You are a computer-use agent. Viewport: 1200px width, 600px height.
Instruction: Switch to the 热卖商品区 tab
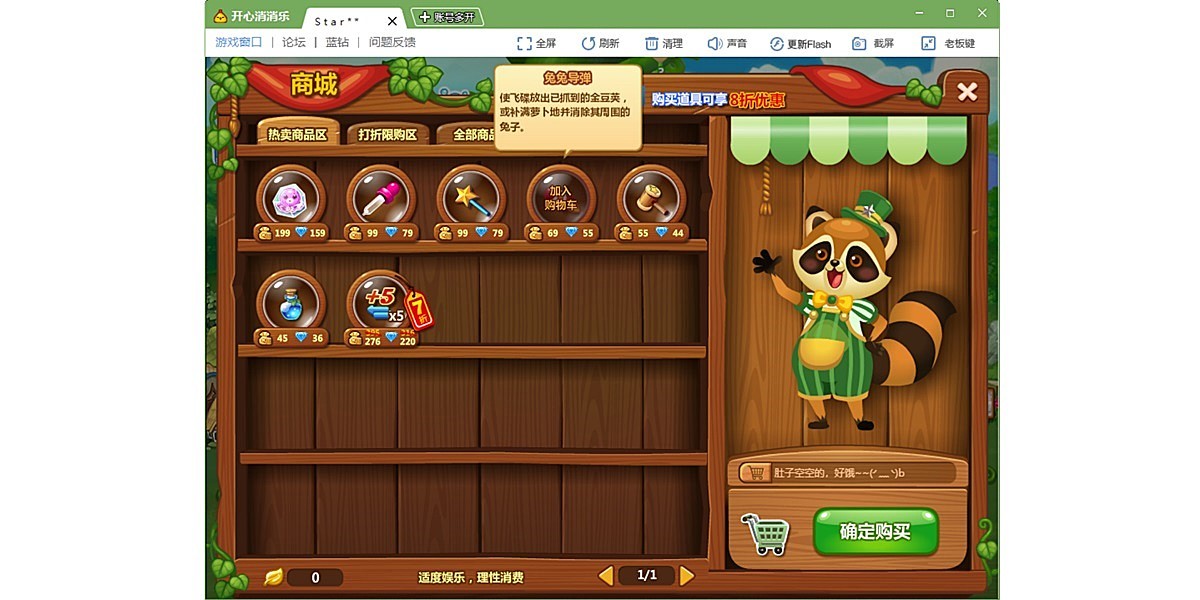pyautogui.click(x=297, y=134)
